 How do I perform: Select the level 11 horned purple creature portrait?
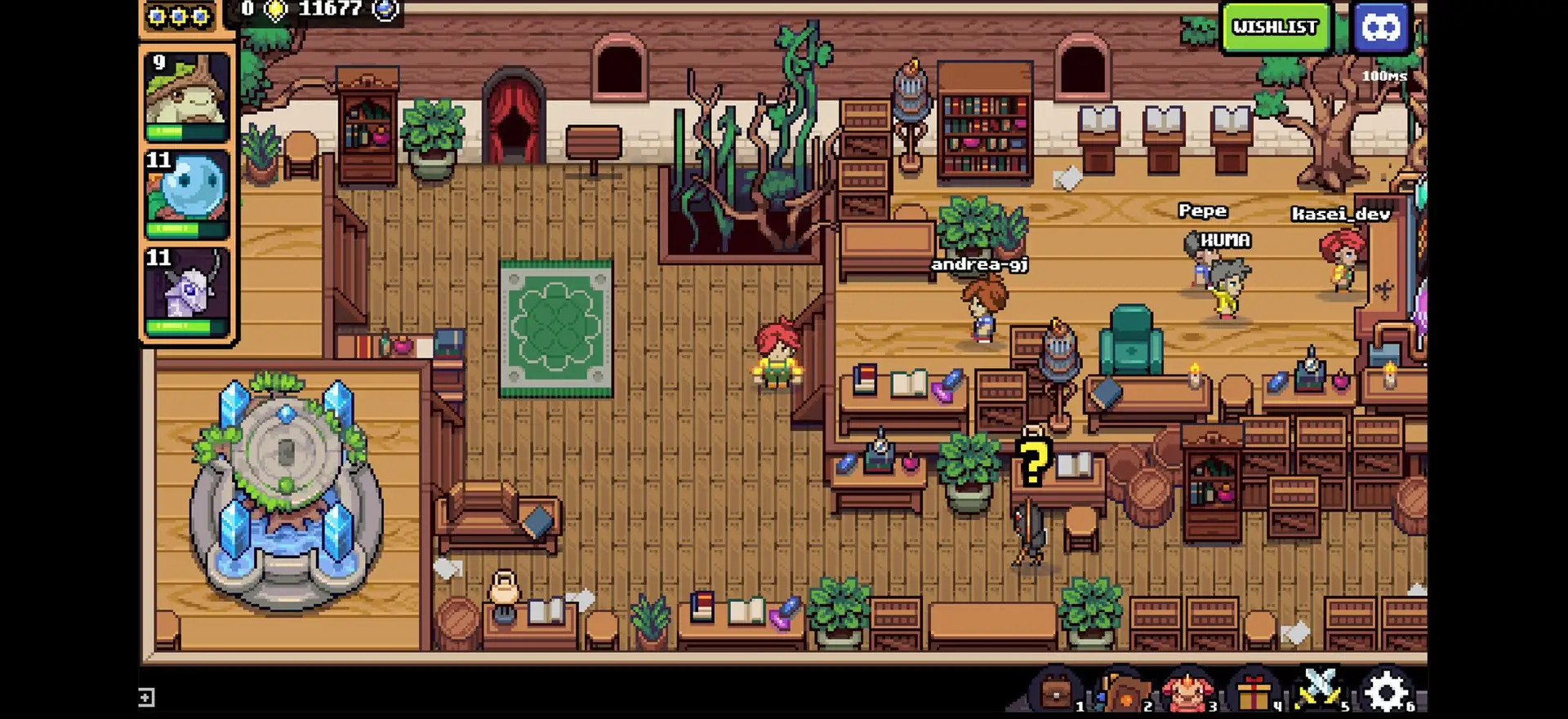click(187, 291)
